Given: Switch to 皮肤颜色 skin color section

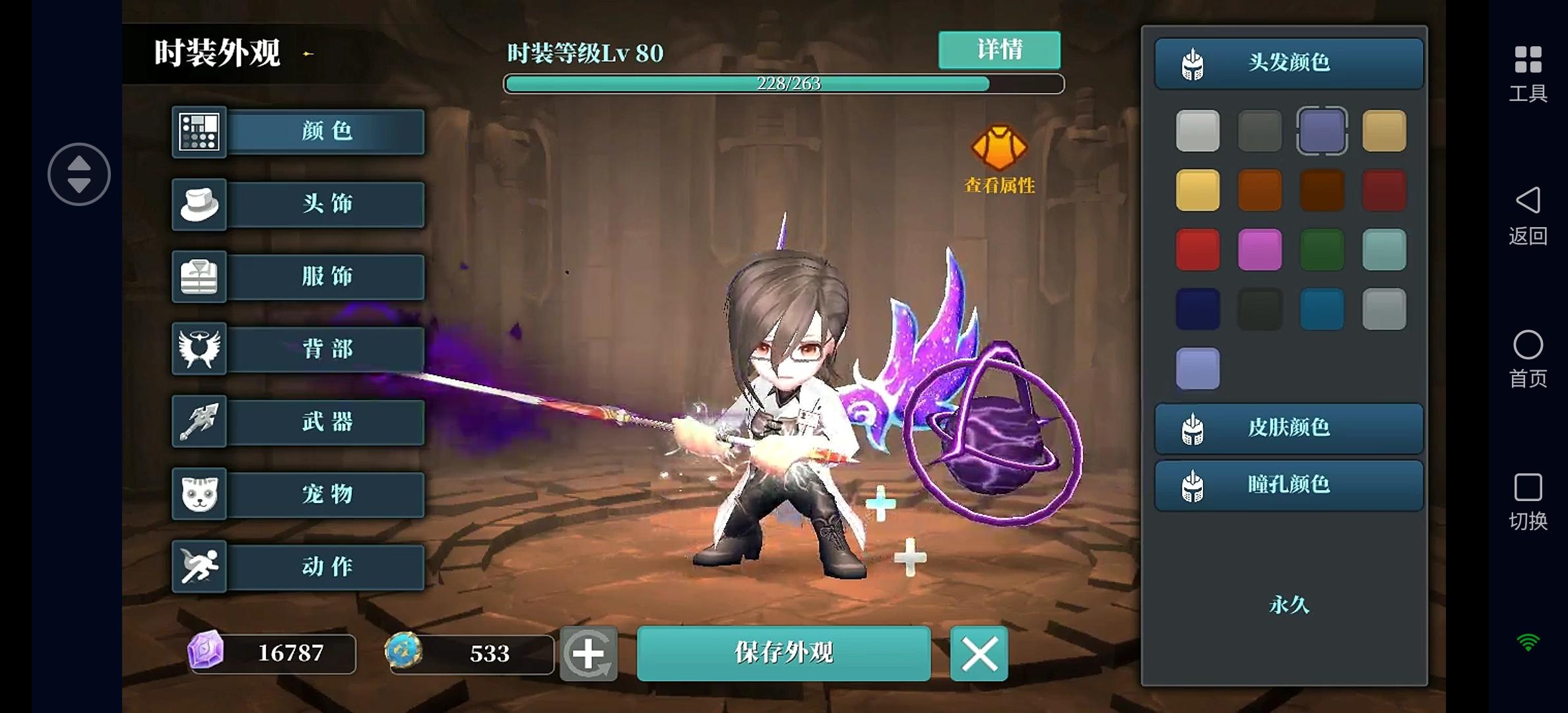Looking at the screenshot, I should [x=1288, y=428].
